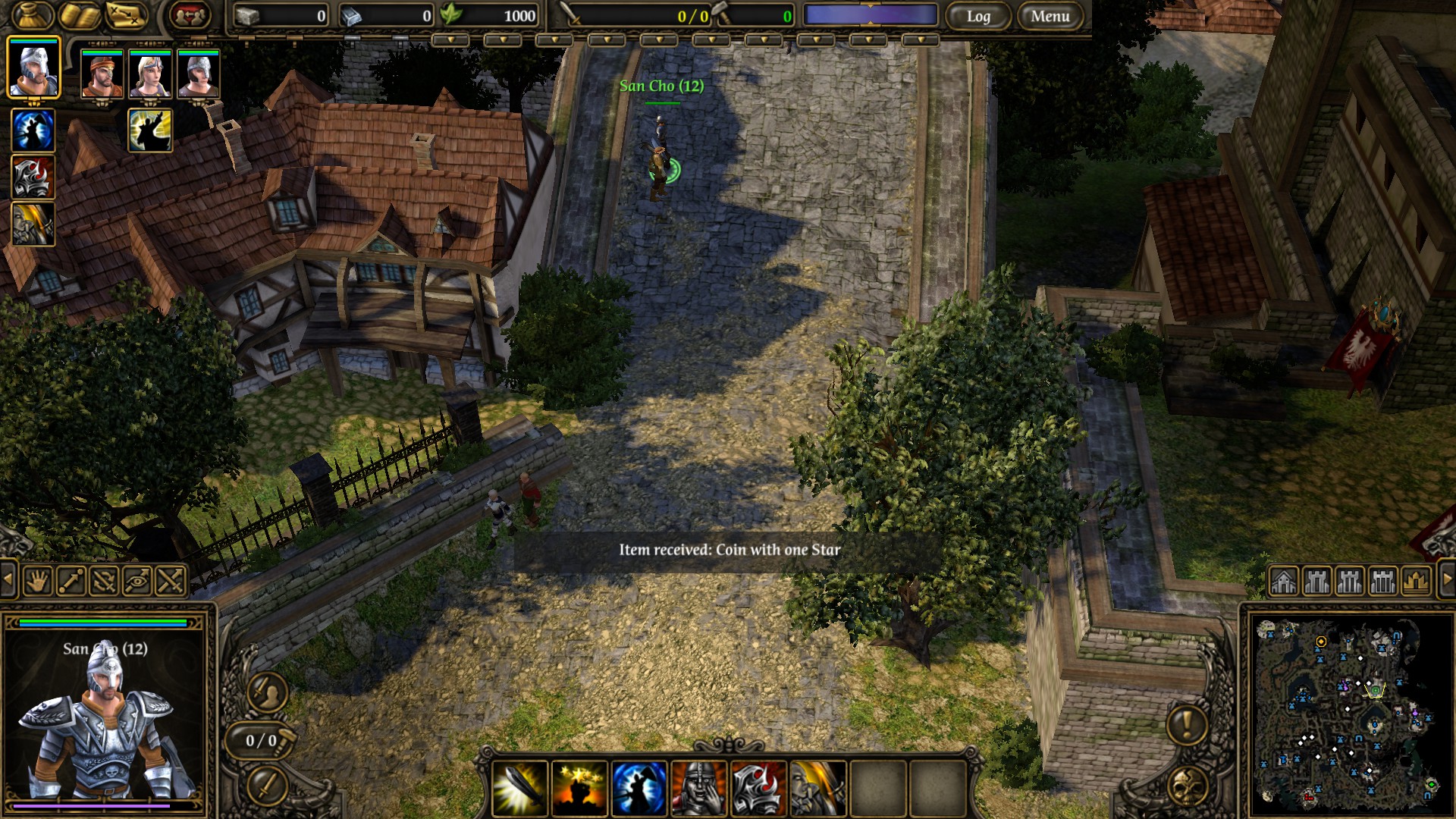Select the eye with arrow command
The height and width of the screenshot is (819, 1456).
(137, 582)
